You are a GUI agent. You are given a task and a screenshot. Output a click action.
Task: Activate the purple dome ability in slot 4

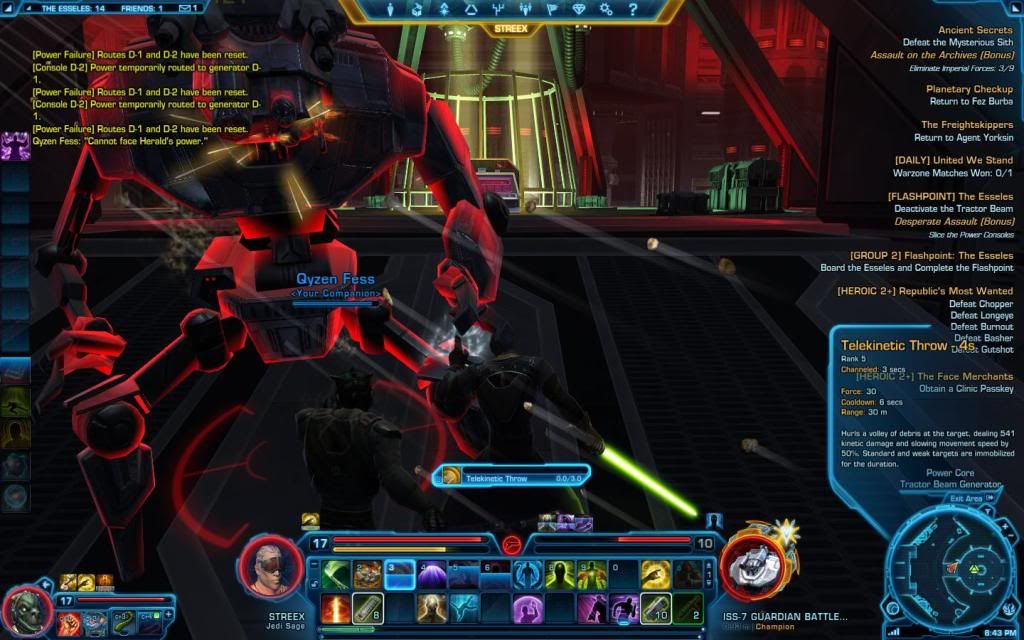click(x=432, y=574)
